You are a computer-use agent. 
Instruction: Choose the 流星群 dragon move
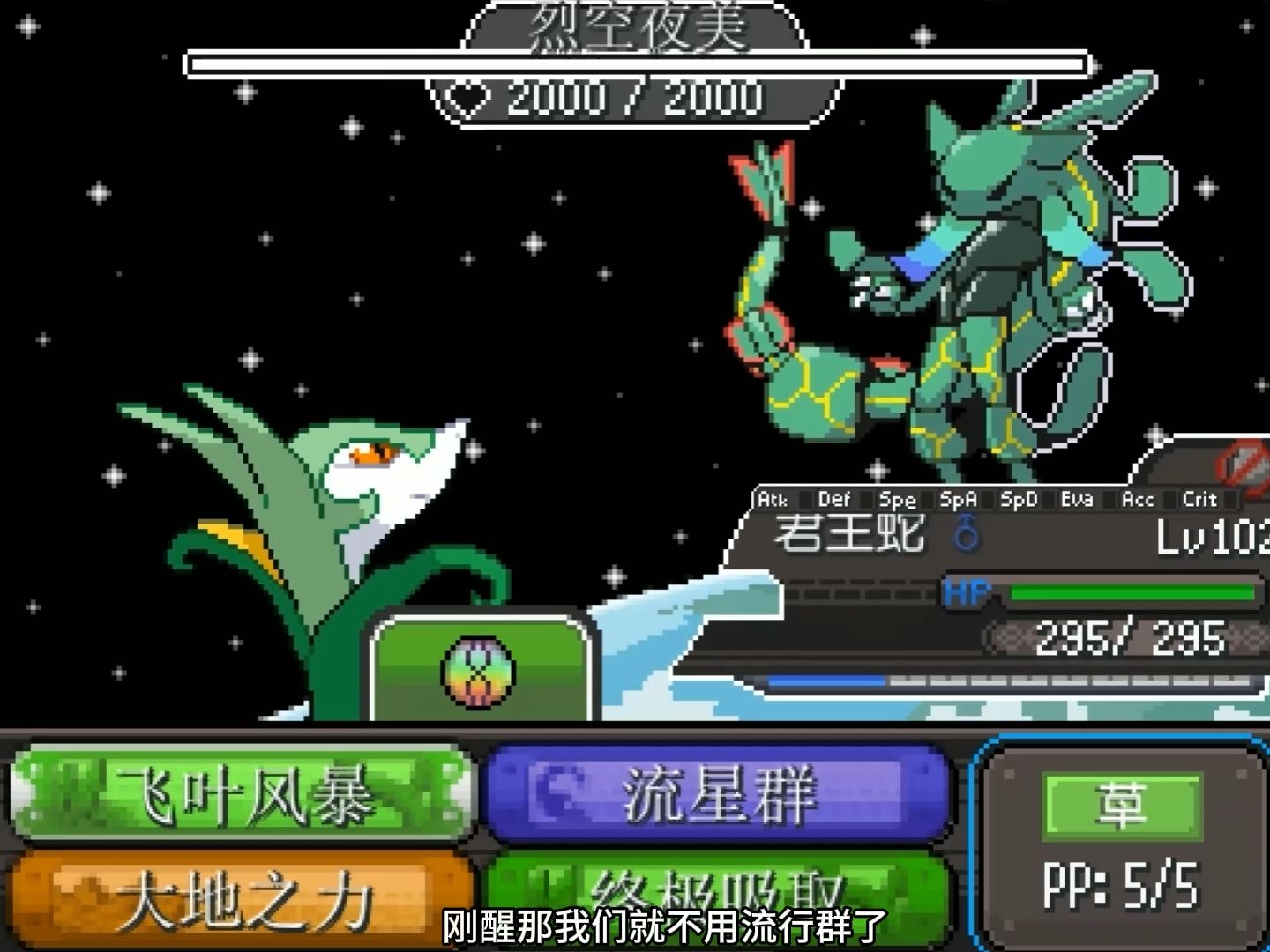pyautogui.click(x=717, y=794)
